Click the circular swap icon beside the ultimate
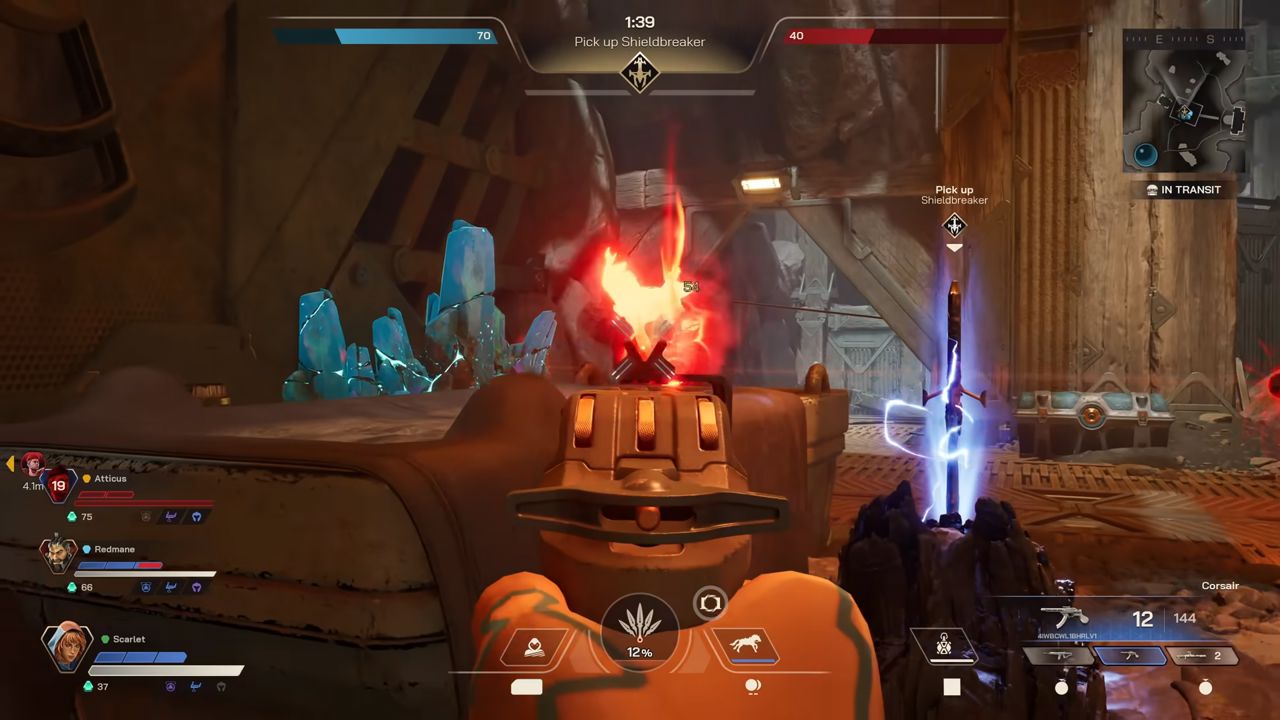 click(x=710, y=603)
